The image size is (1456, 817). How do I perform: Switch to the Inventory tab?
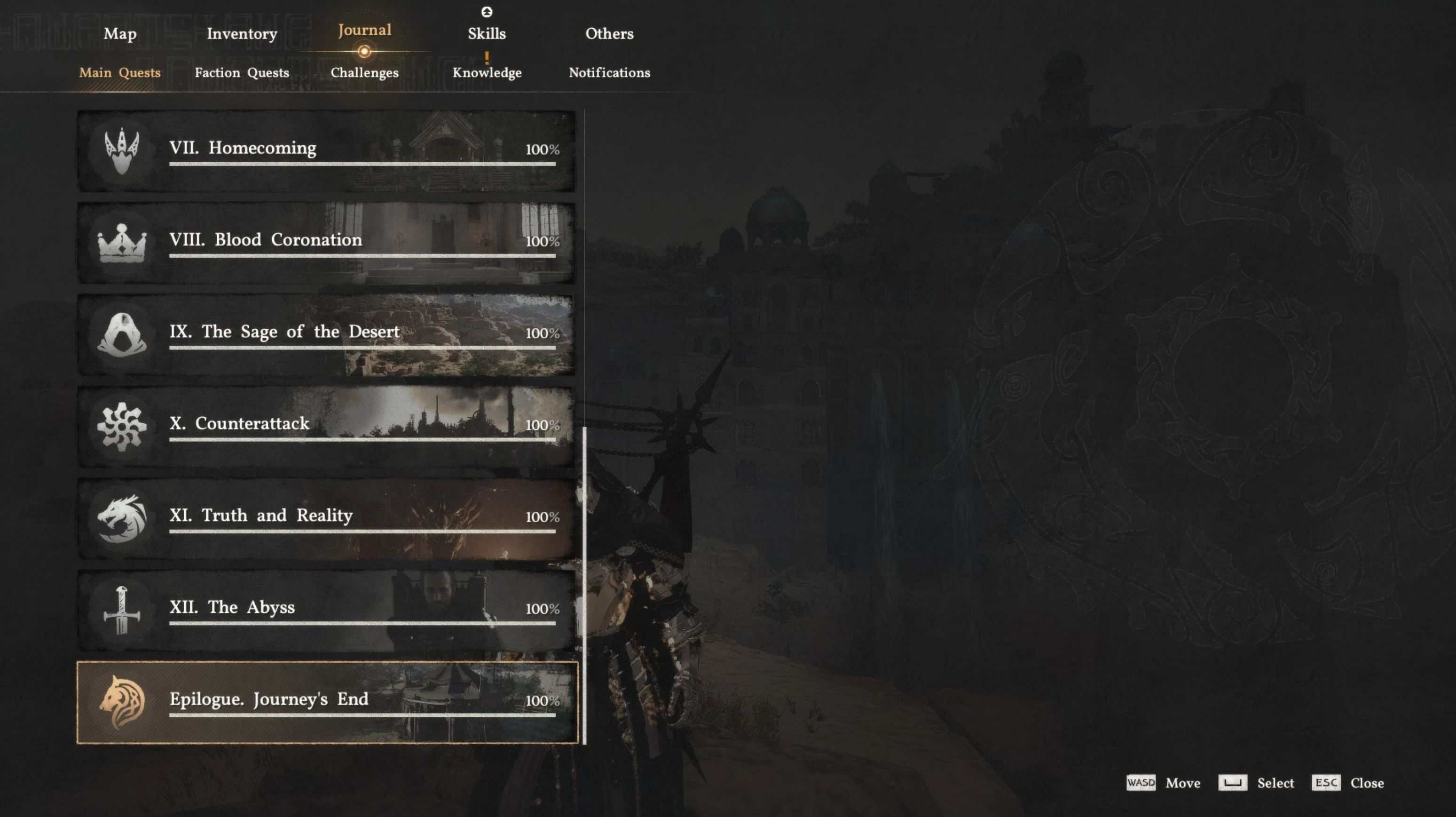[x=242, y=34]
